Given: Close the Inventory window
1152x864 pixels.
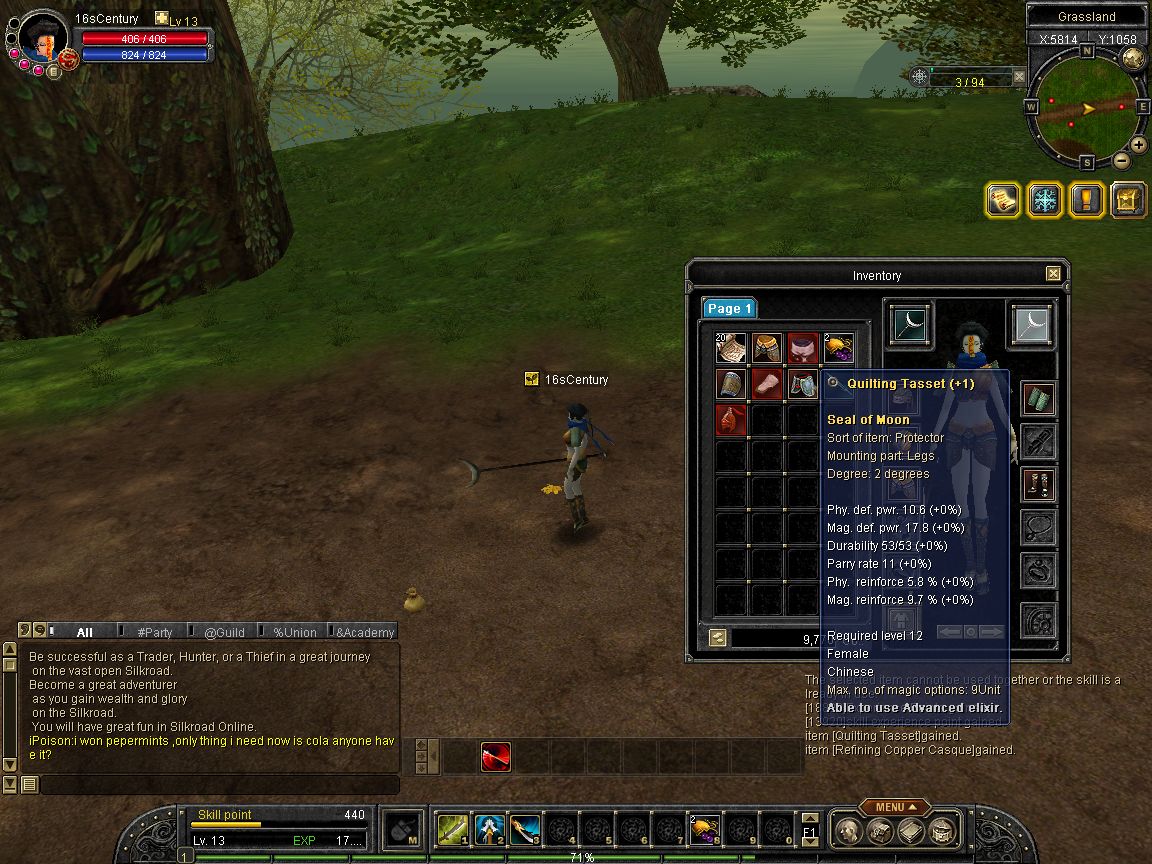Looking at the screenshot, I should [x=1053, y=274].
